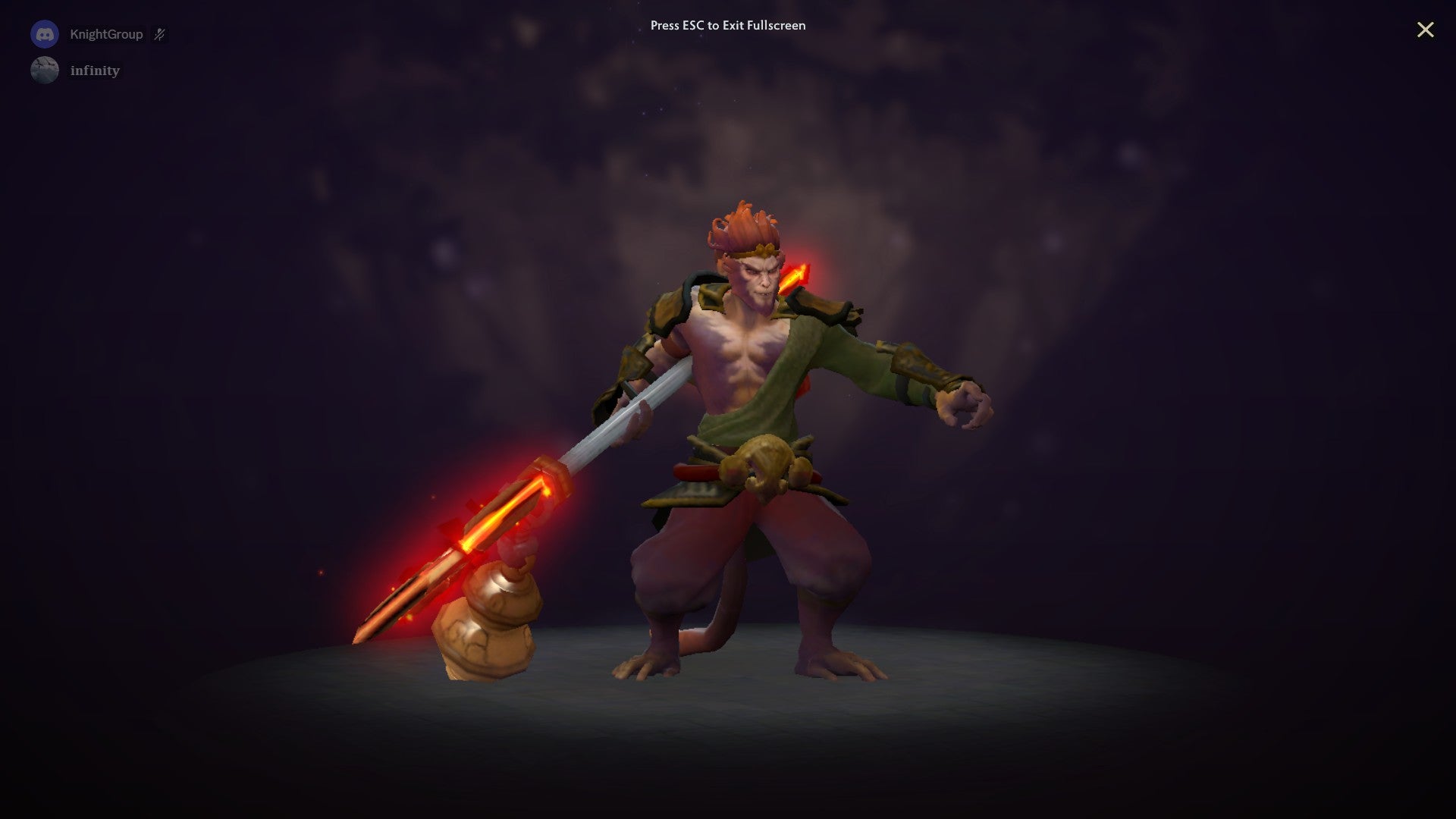Click the muted microphone icon next to KnightGroup

(x=160, y=33)
